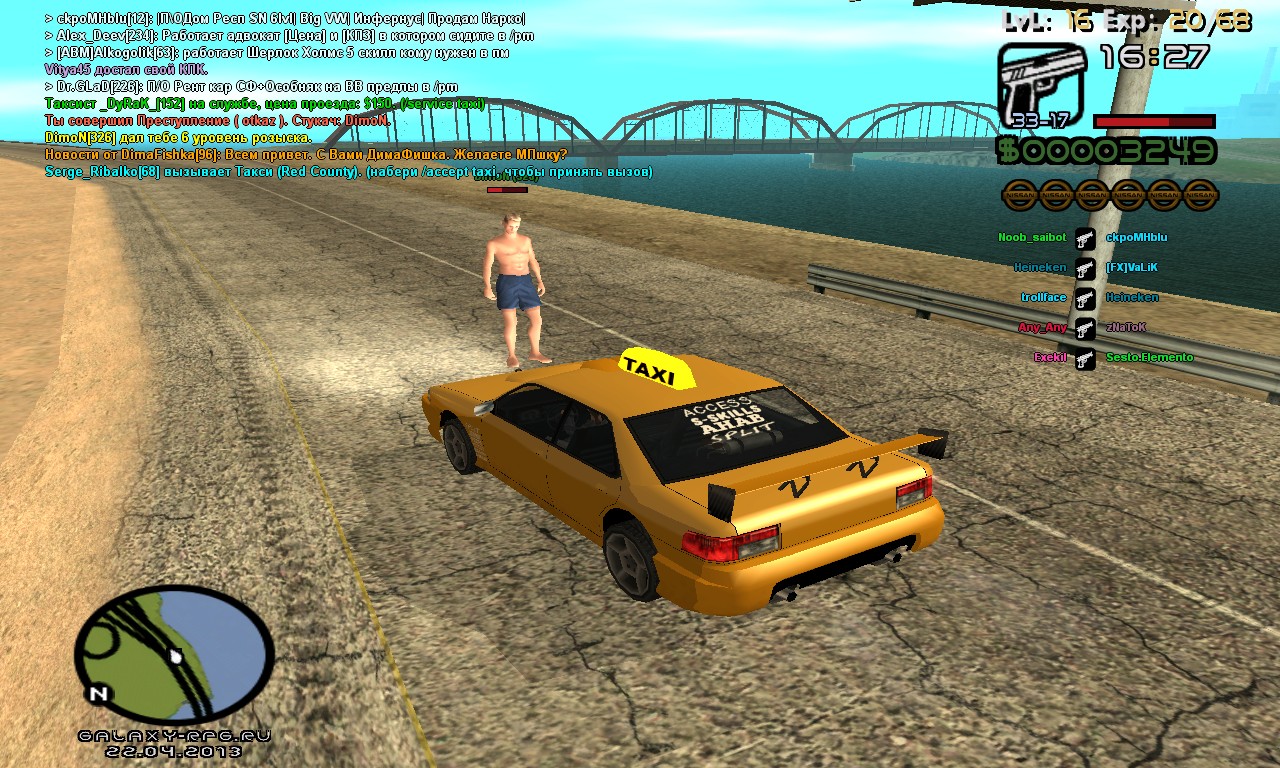Click the DimaFishka news chat line
The height and width of the screenshot is (768, 1280).
pyautogui.click(x=306, y=155)
